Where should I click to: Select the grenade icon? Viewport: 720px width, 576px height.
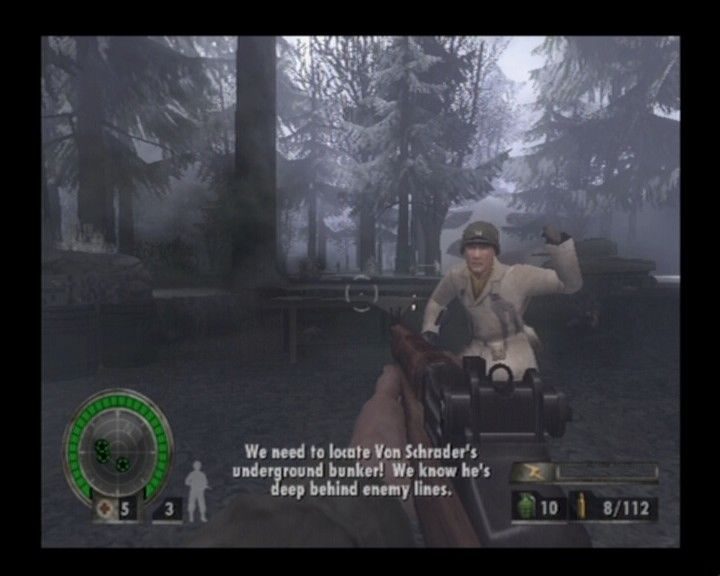pos(525,507)
